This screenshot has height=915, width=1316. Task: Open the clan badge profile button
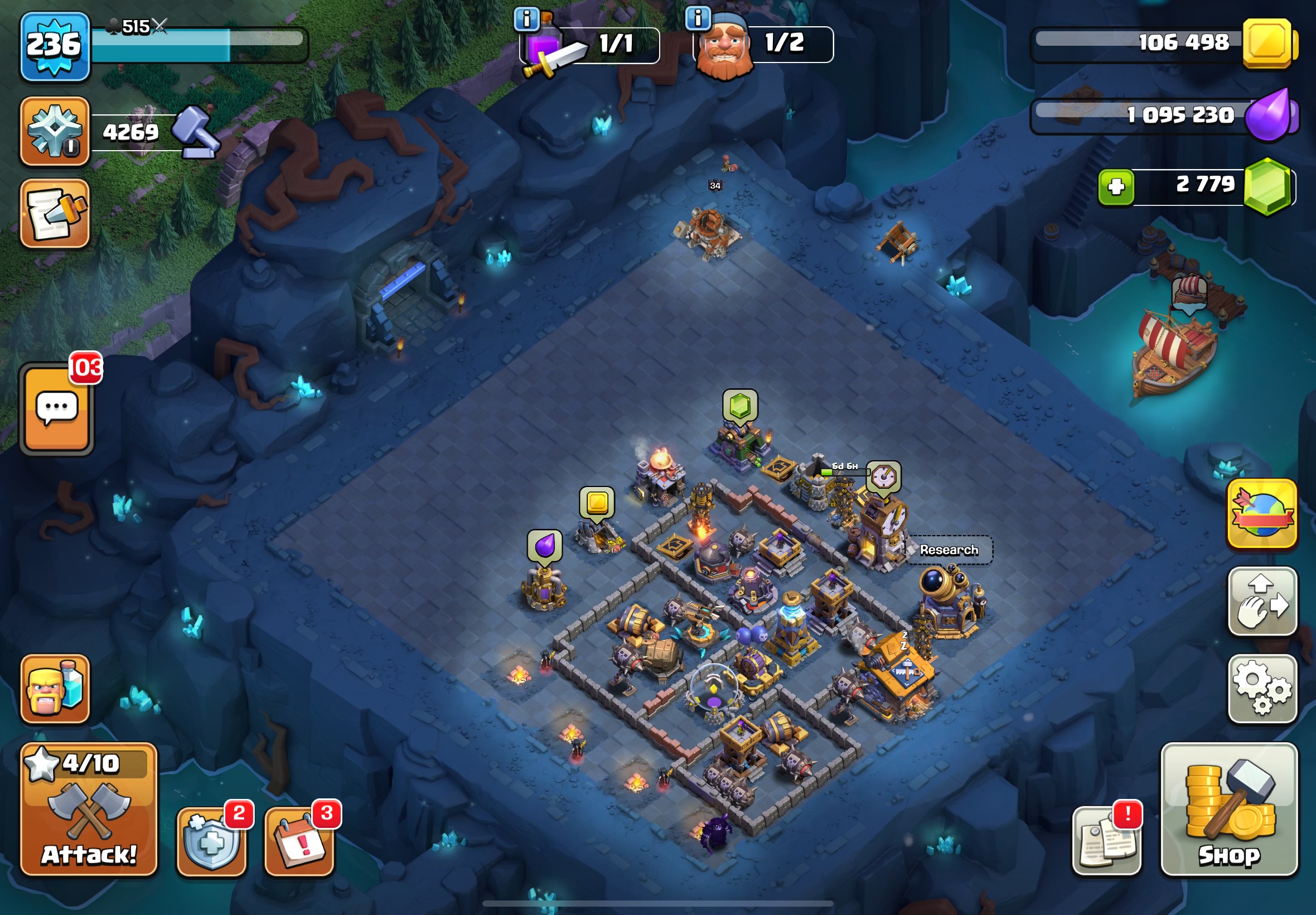tap(55, 131)
